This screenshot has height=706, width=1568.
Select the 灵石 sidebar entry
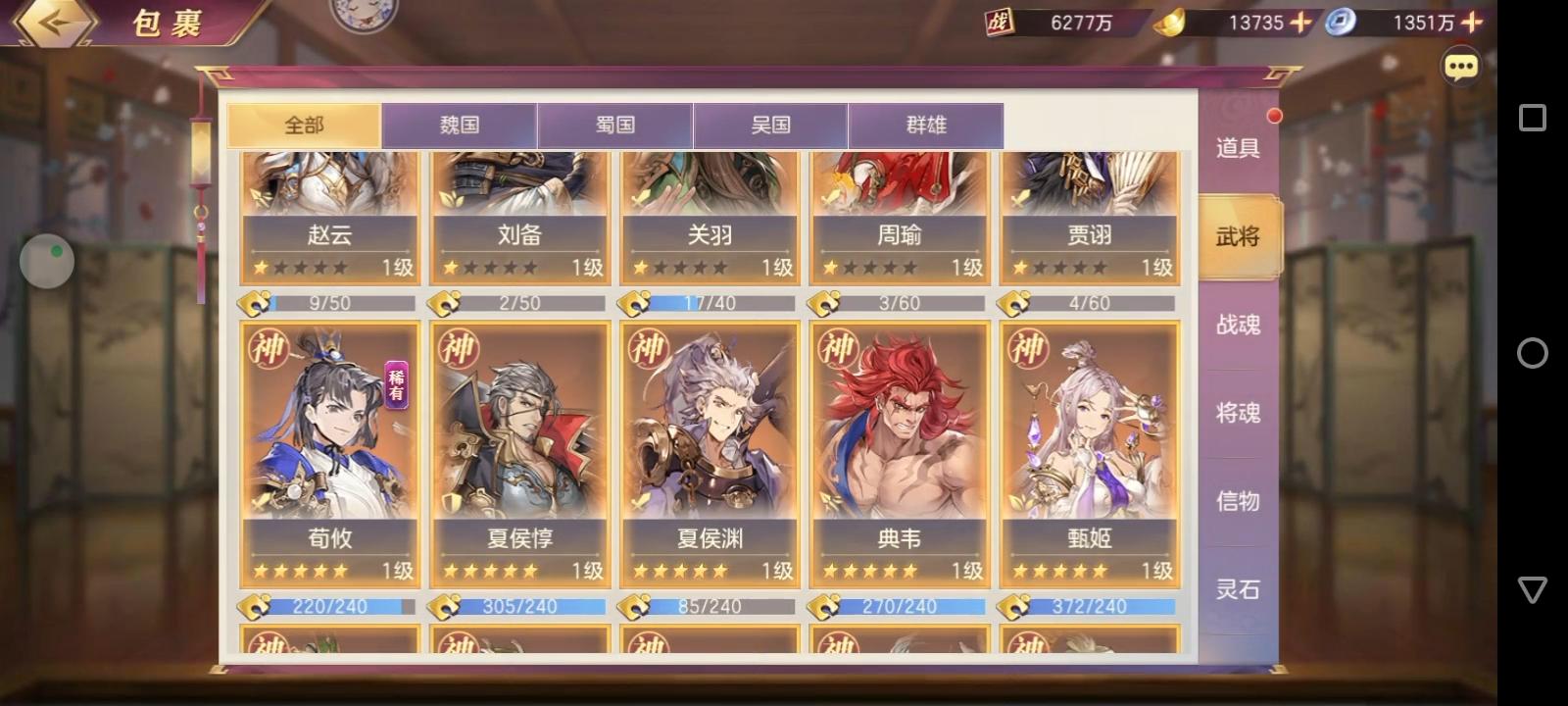click(1239, 589)
